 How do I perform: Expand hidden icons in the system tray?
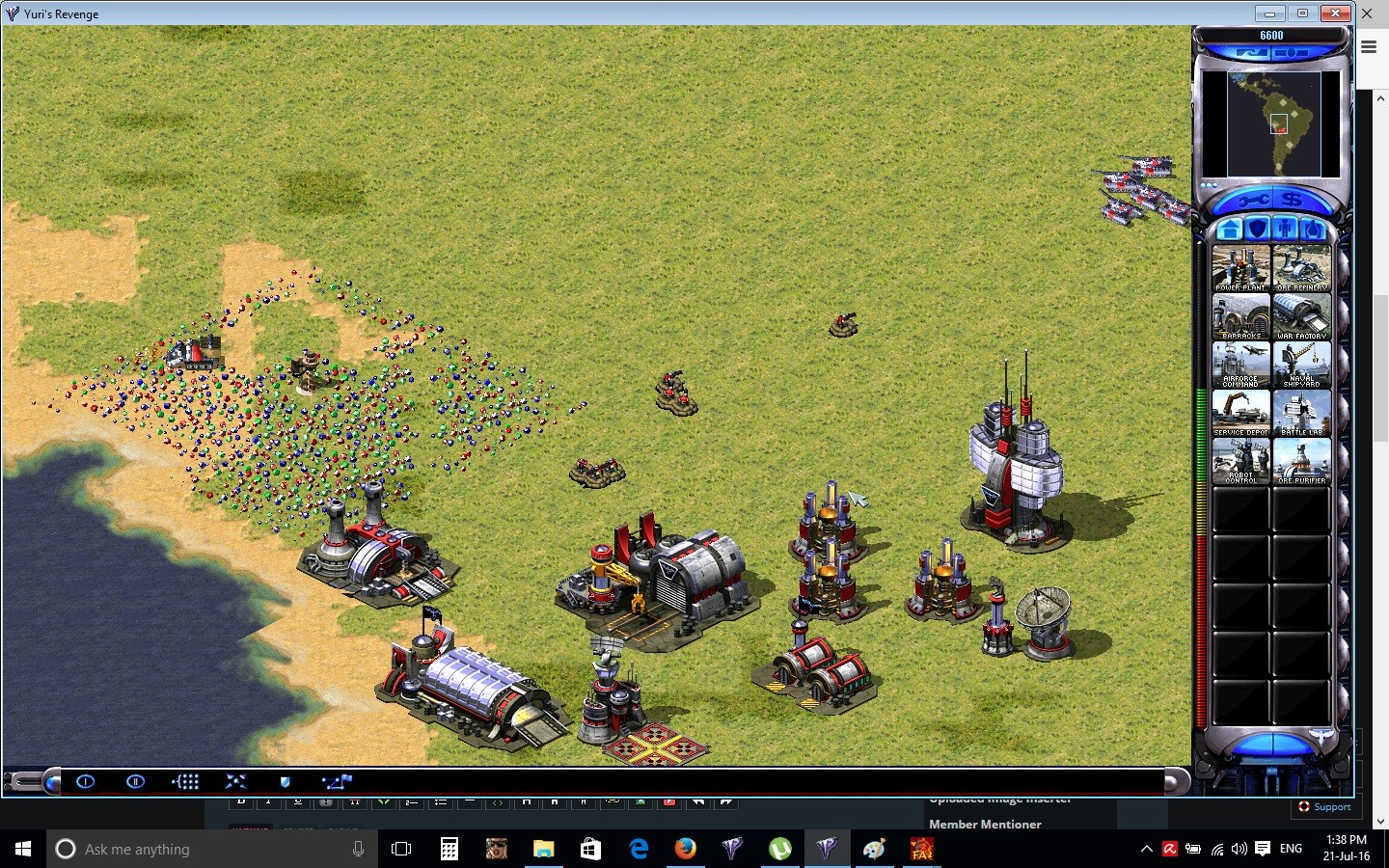(1146, 850)
